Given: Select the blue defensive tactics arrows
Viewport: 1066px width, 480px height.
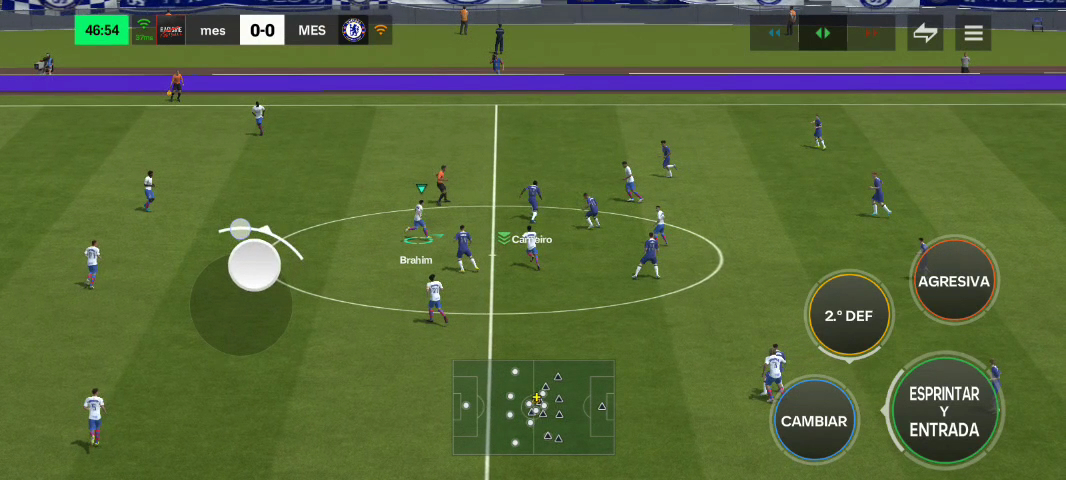Looking at the screenshot, I should click(x=775, y=33).
